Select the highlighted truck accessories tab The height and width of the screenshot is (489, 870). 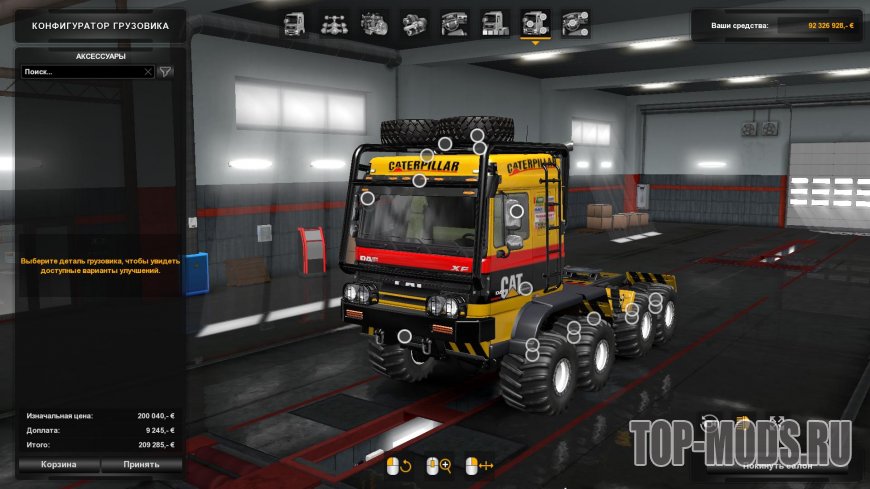(x=535, y=22)
